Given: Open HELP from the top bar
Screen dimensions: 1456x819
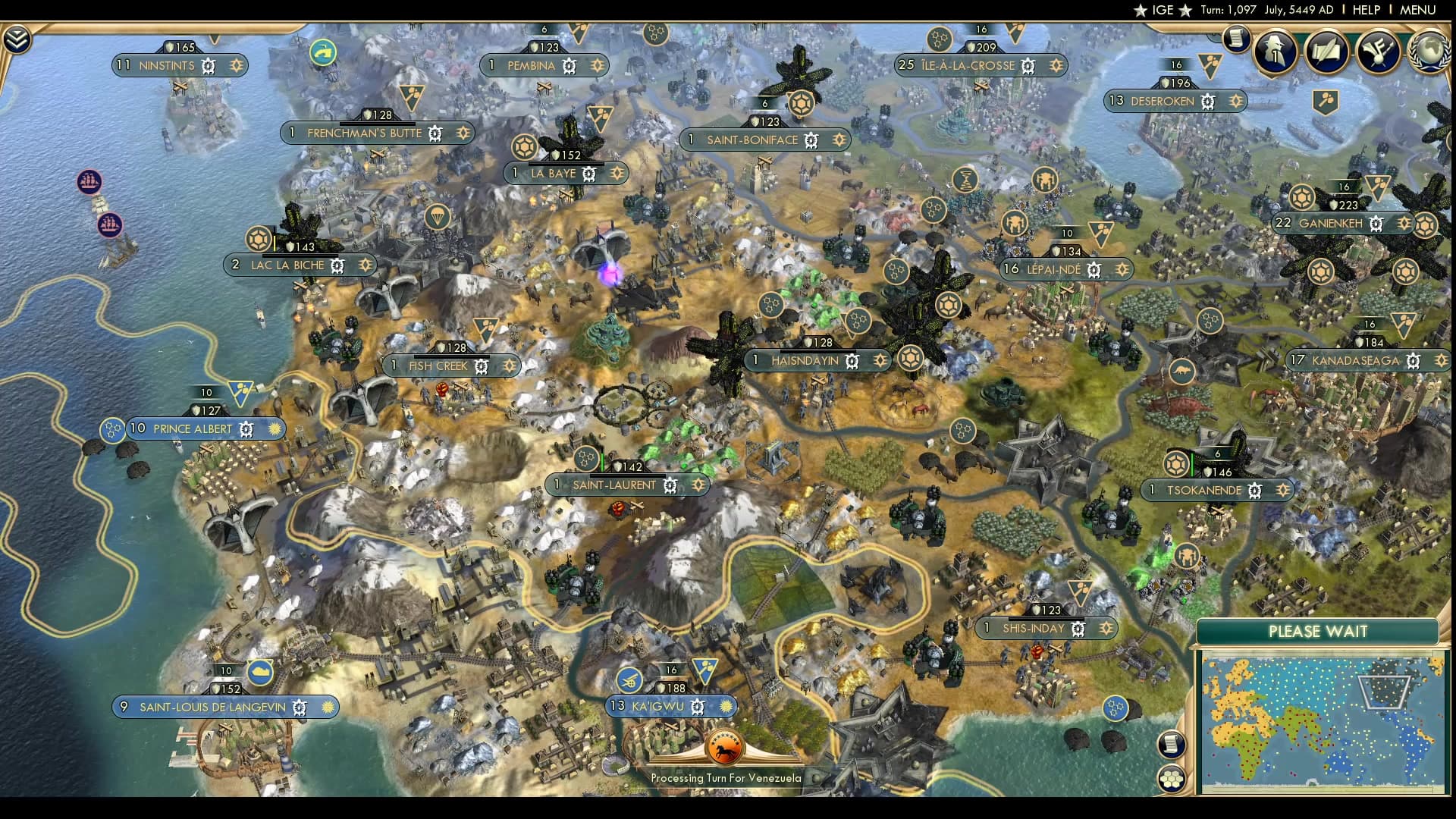Looking at the screenshot, I should click(x=1366, y=10).
